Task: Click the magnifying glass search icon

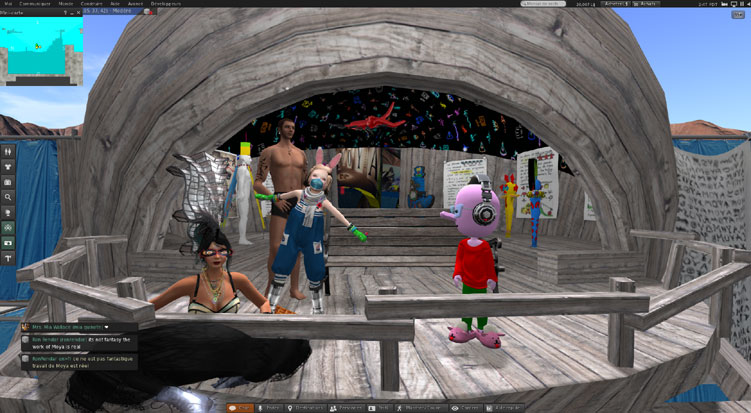Action: point(9,198)
